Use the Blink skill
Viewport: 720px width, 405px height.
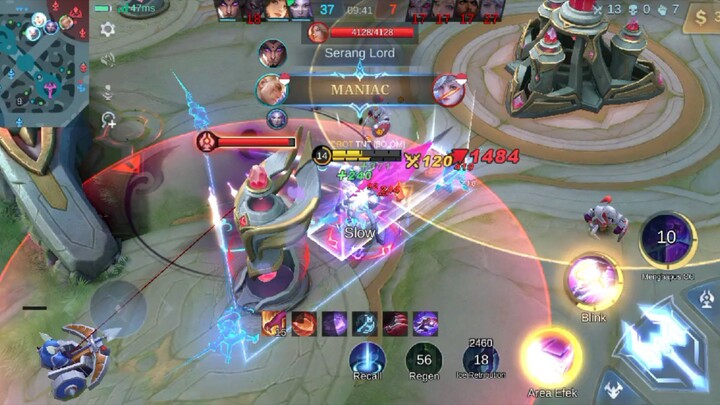click(592, 282)
